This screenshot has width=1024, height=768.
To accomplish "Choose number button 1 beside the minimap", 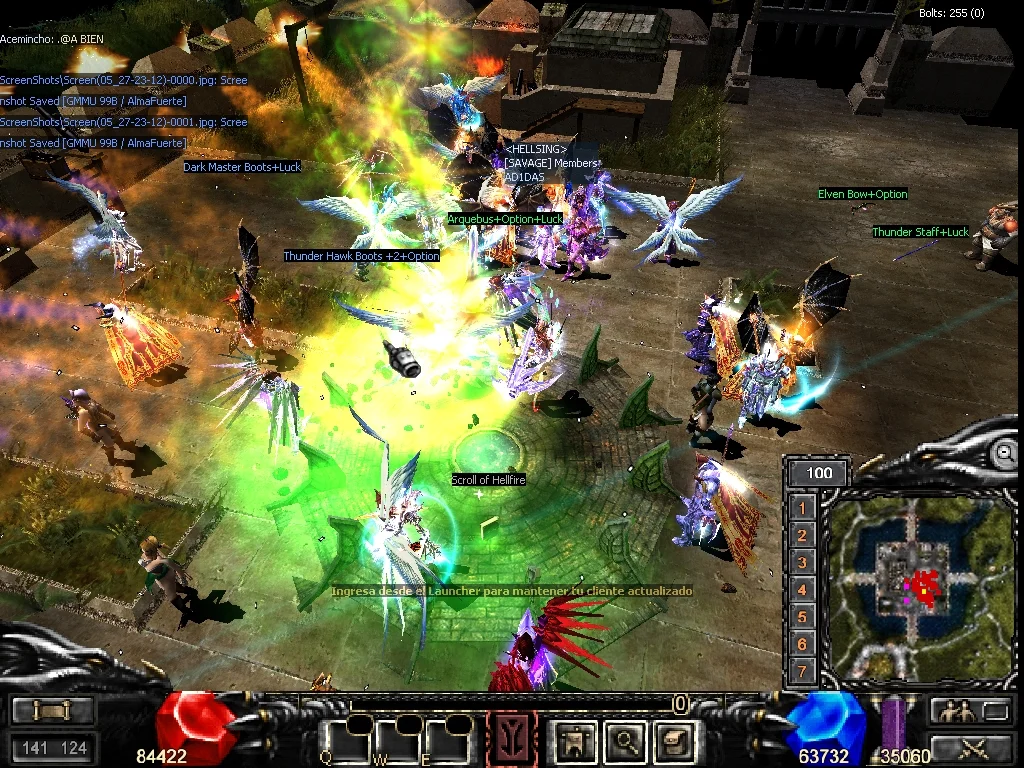I will point(802,509).
